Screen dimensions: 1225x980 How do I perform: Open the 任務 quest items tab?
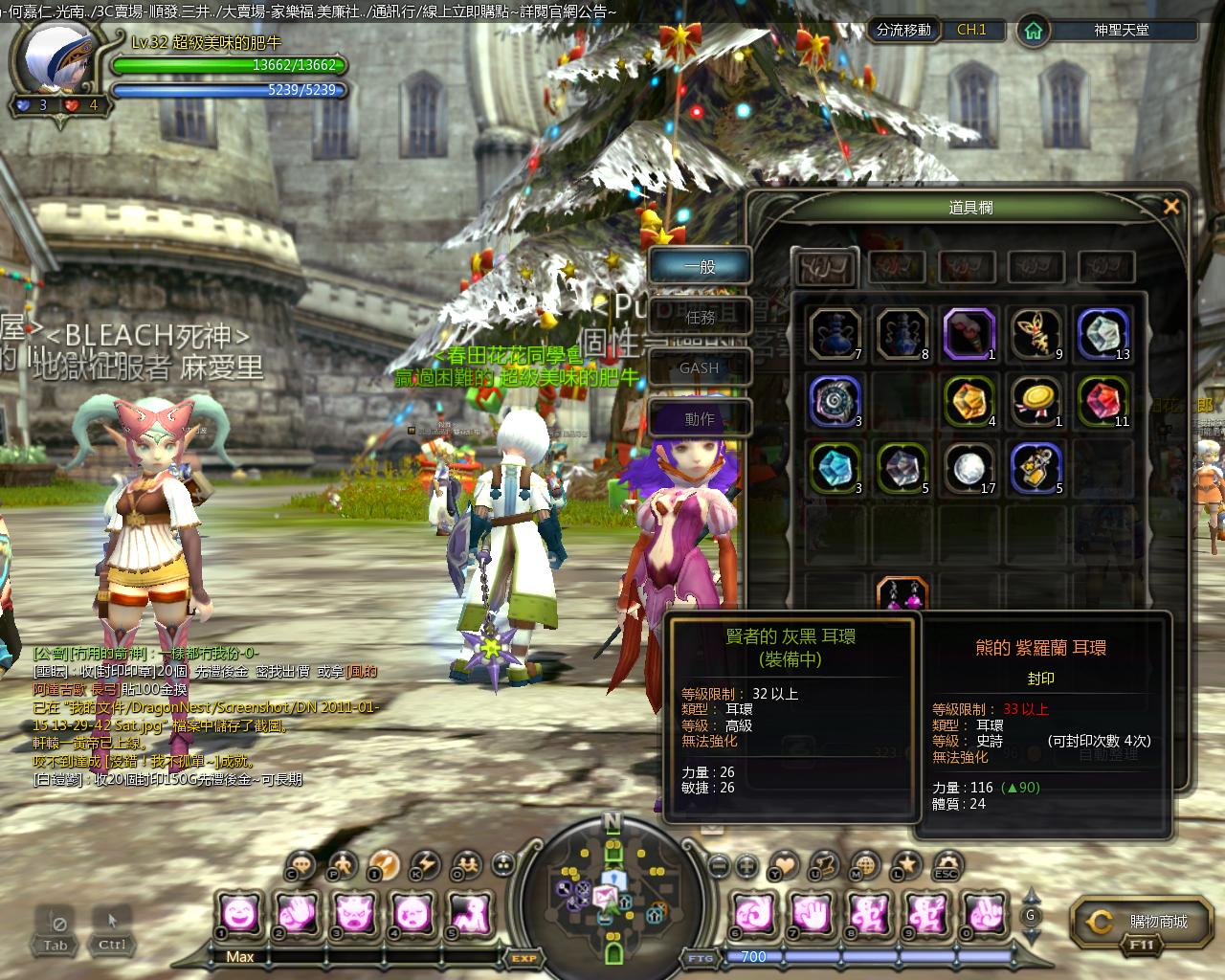[x=700, y=317]
